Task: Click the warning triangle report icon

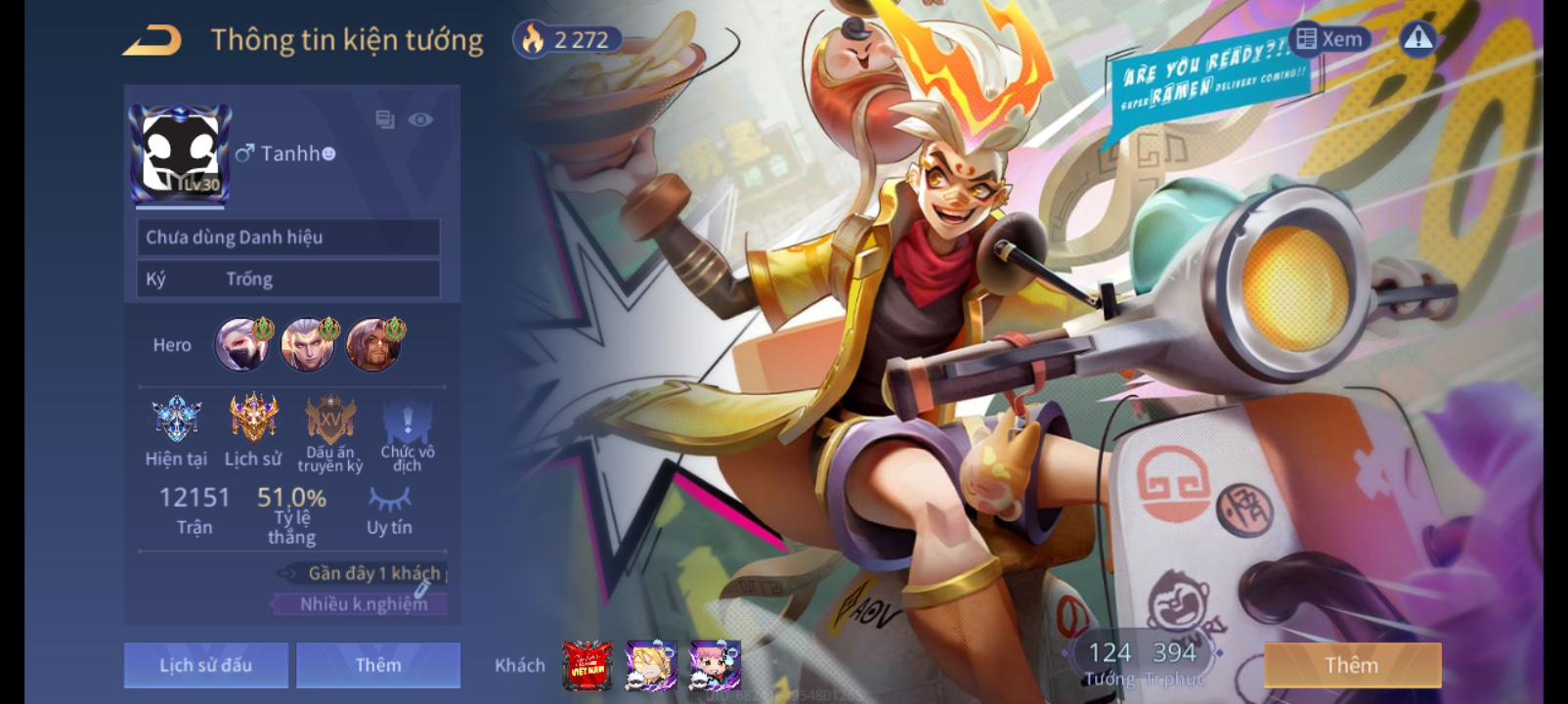Action: click(x=1417, y=38)
